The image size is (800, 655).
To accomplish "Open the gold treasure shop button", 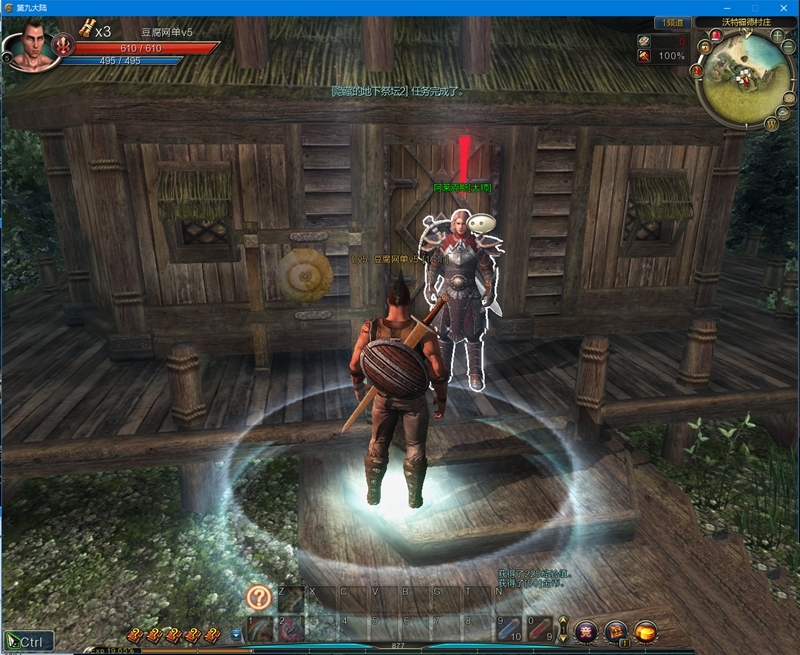I will [647, 631].
